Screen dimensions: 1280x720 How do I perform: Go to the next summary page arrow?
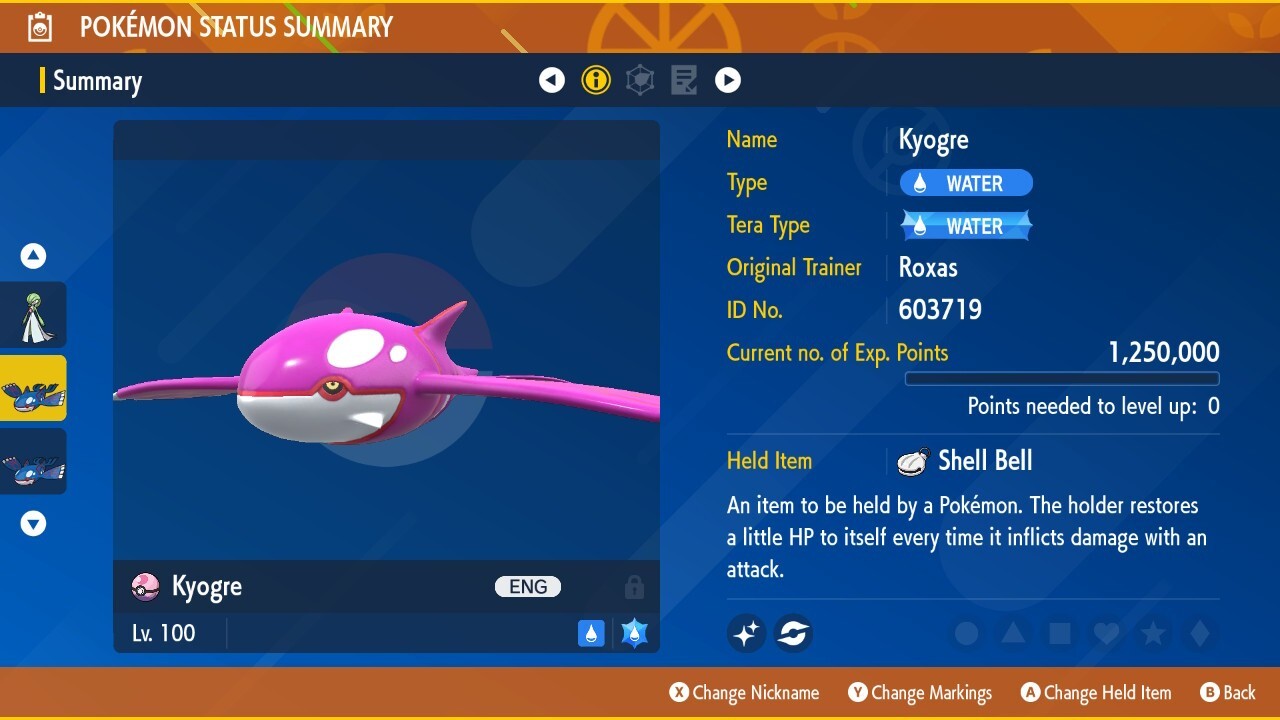click(728, 80)
